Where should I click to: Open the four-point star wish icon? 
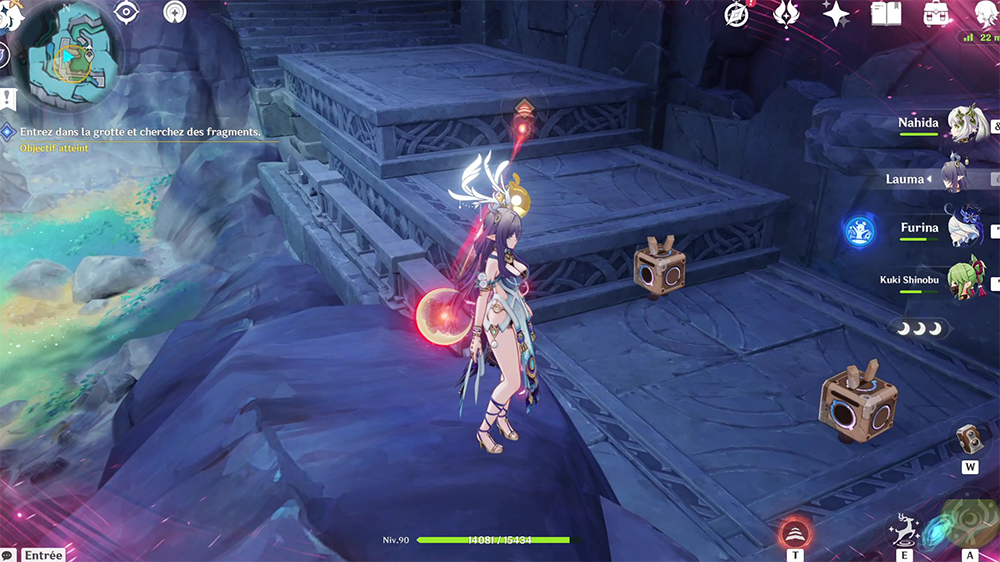(836, 13)
